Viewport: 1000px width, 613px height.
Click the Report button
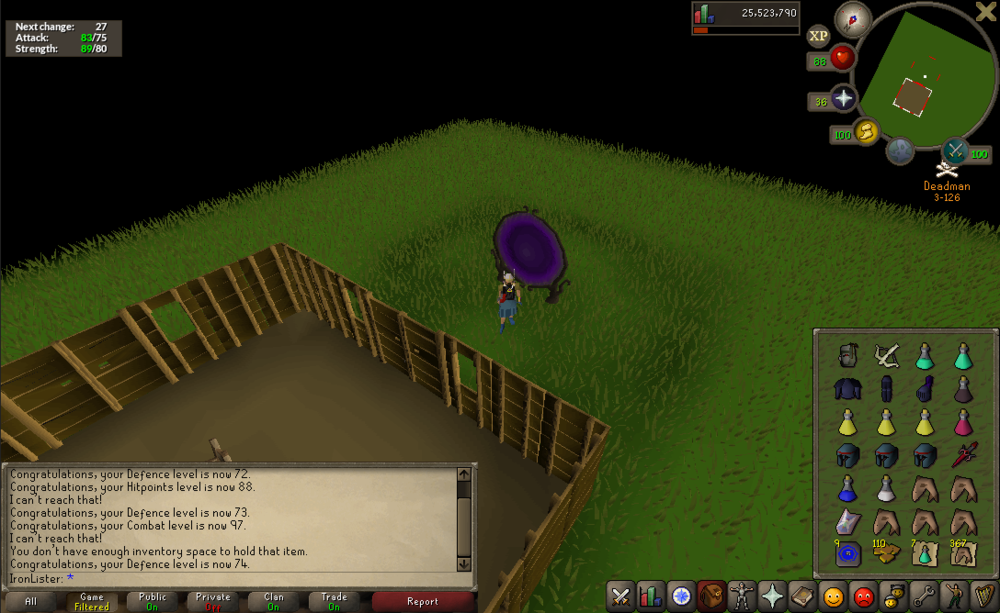coord(422,601)
